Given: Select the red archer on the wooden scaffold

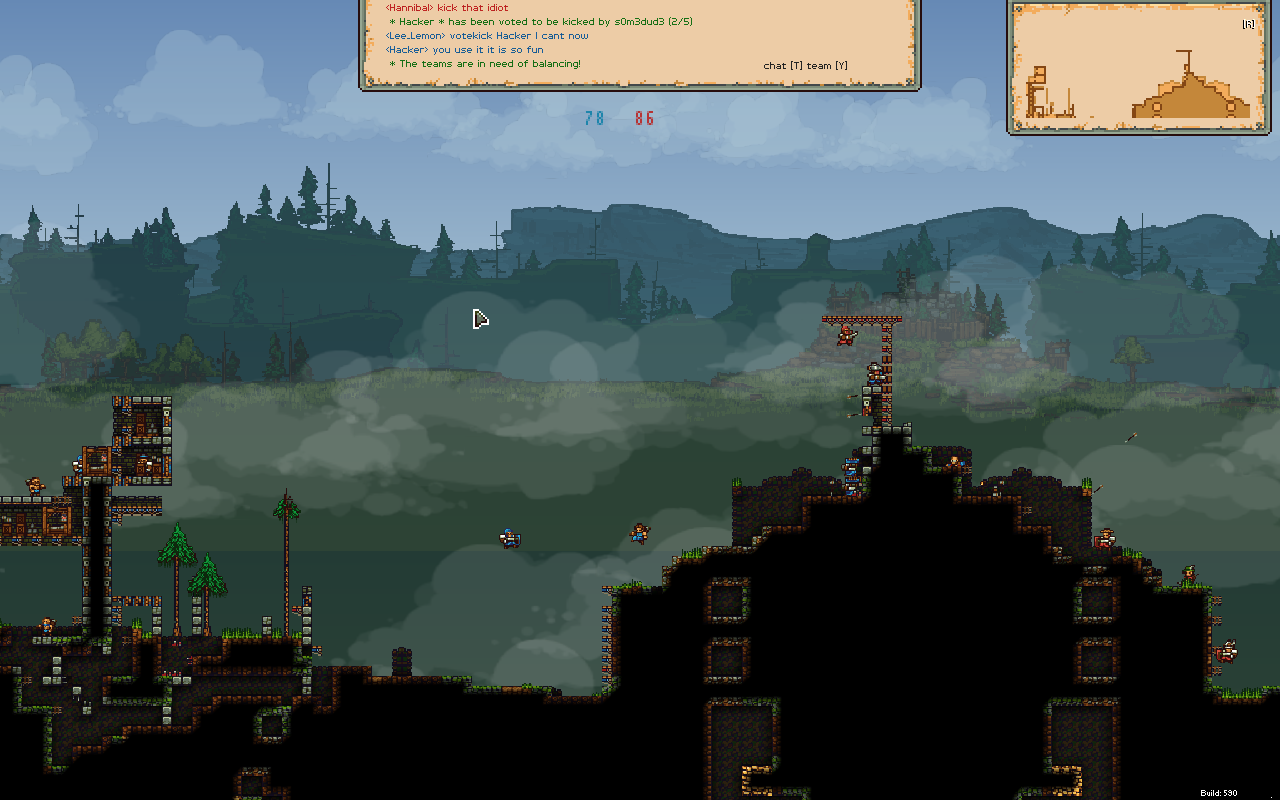Looking at the screenshot, I should coord(845,335).
